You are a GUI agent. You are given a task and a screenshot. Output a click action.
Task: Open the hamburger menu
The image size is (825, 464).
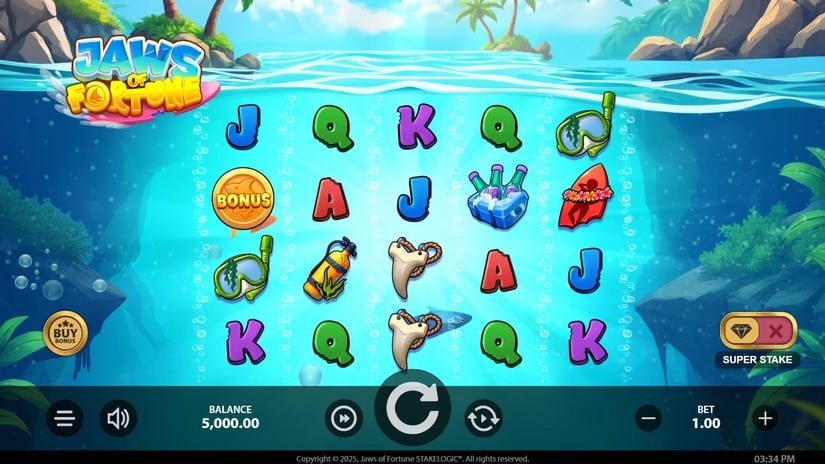point(65,419)
